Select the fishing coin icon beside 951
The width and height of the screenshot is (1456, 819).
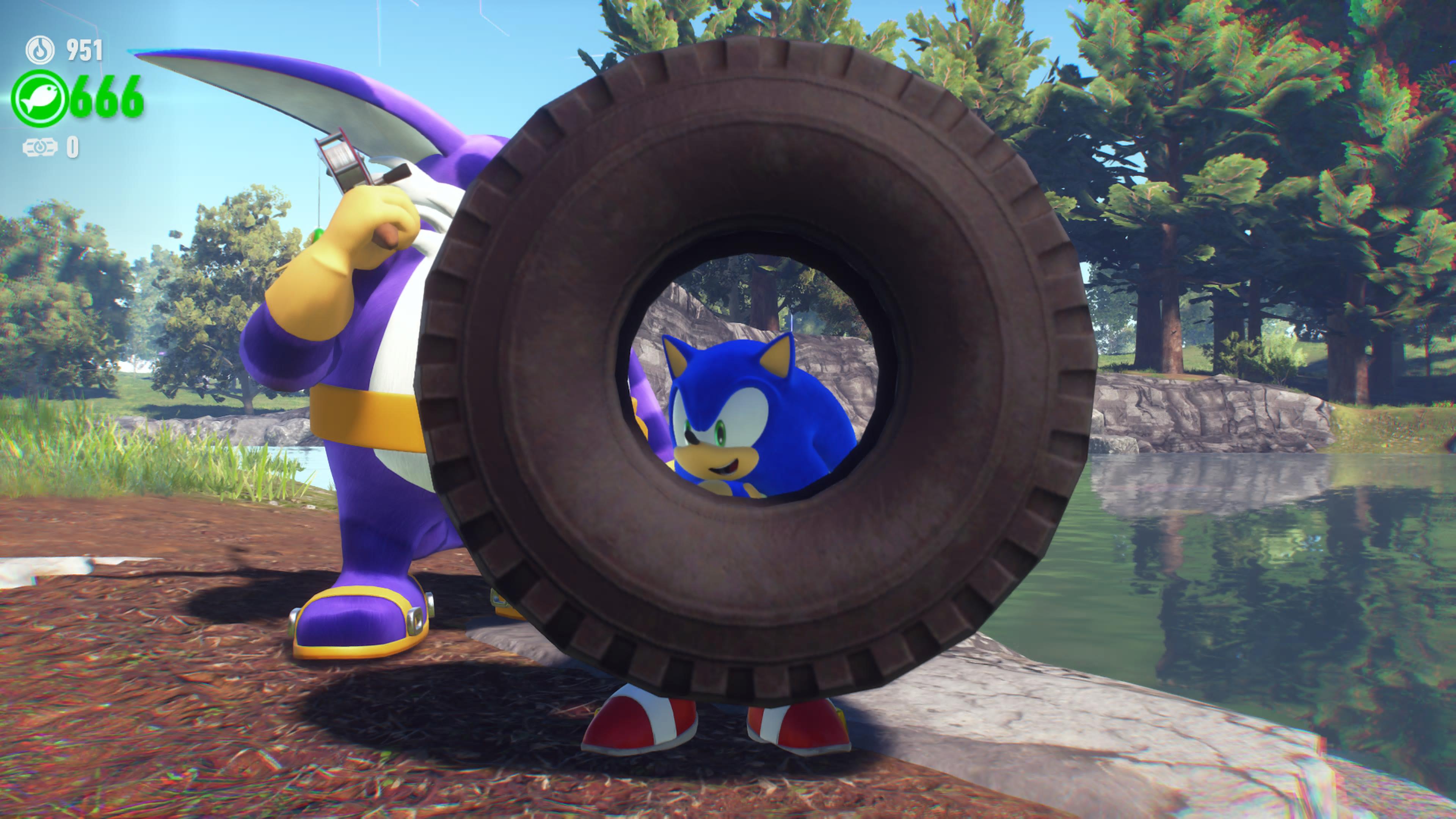click(x=40, y=50)
